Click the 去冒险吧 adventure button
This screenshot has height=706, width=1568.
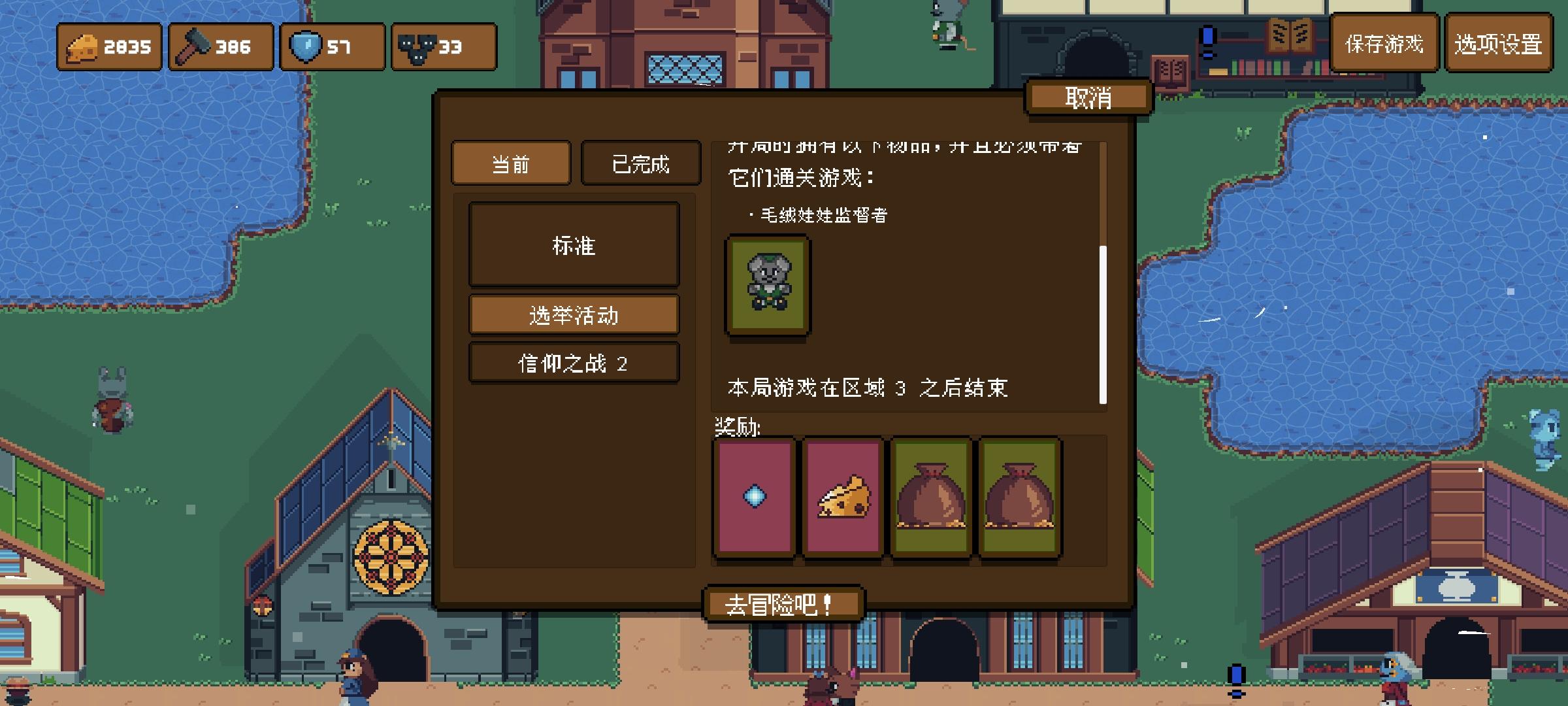click(783, 603)
